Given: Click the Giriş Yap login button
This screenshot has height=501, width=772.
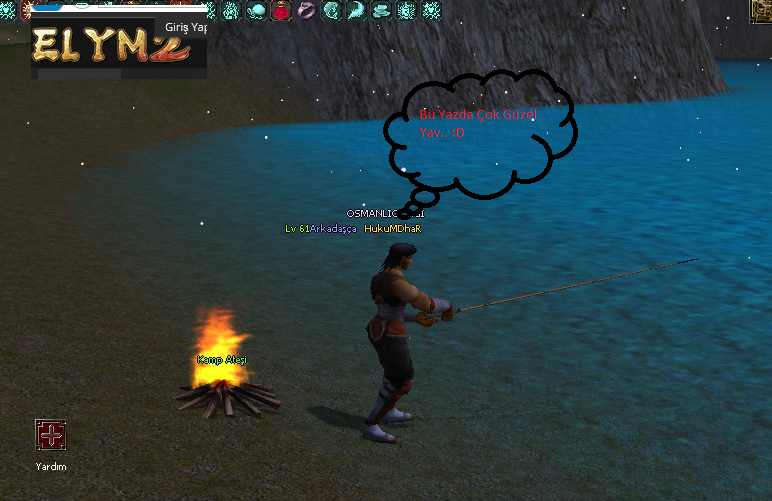Looking at the screenshot, I should pyautogui.click(x=186, y=28).
